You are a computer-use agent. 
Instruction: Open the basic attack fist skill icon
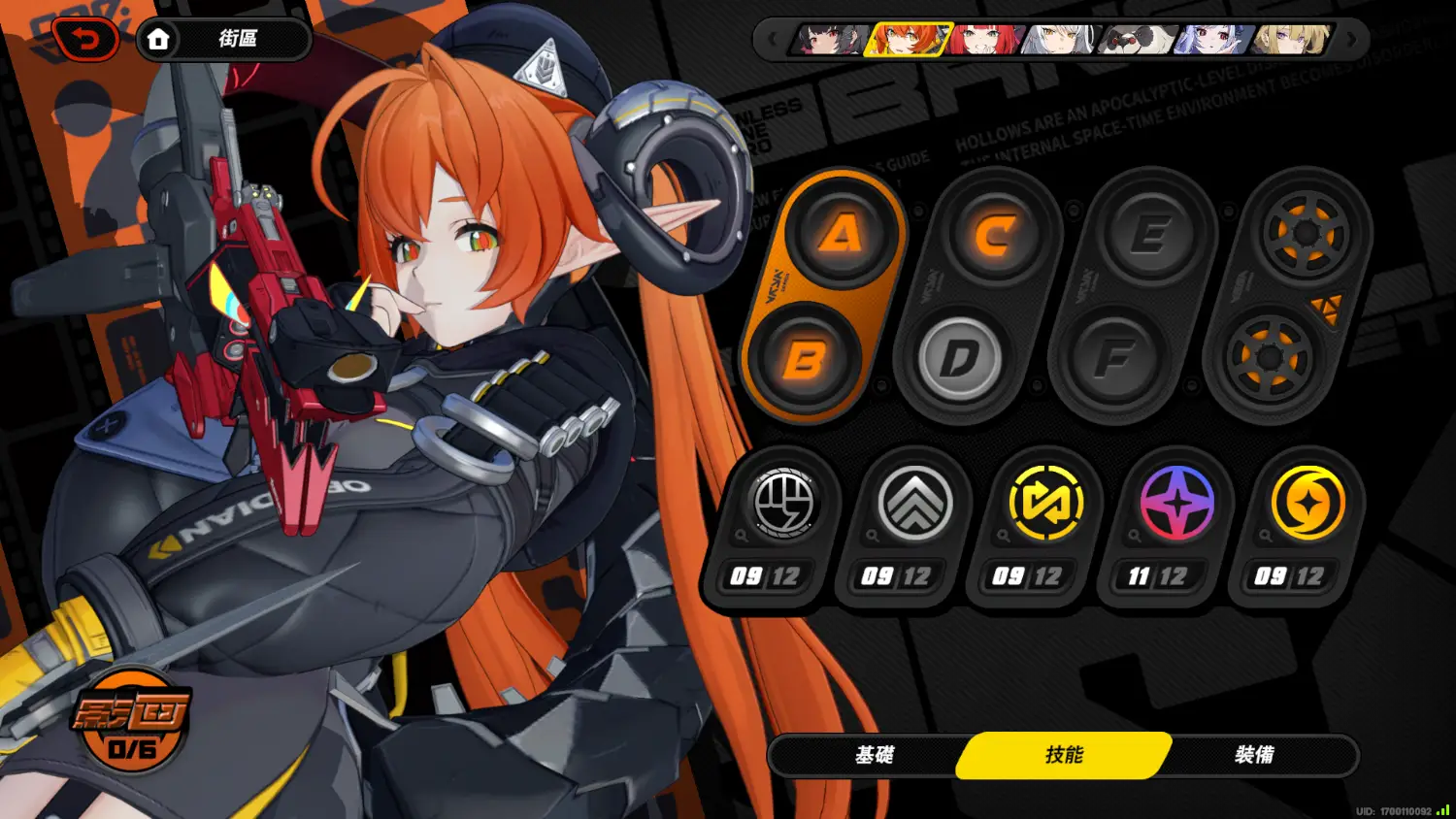(783, 505)
